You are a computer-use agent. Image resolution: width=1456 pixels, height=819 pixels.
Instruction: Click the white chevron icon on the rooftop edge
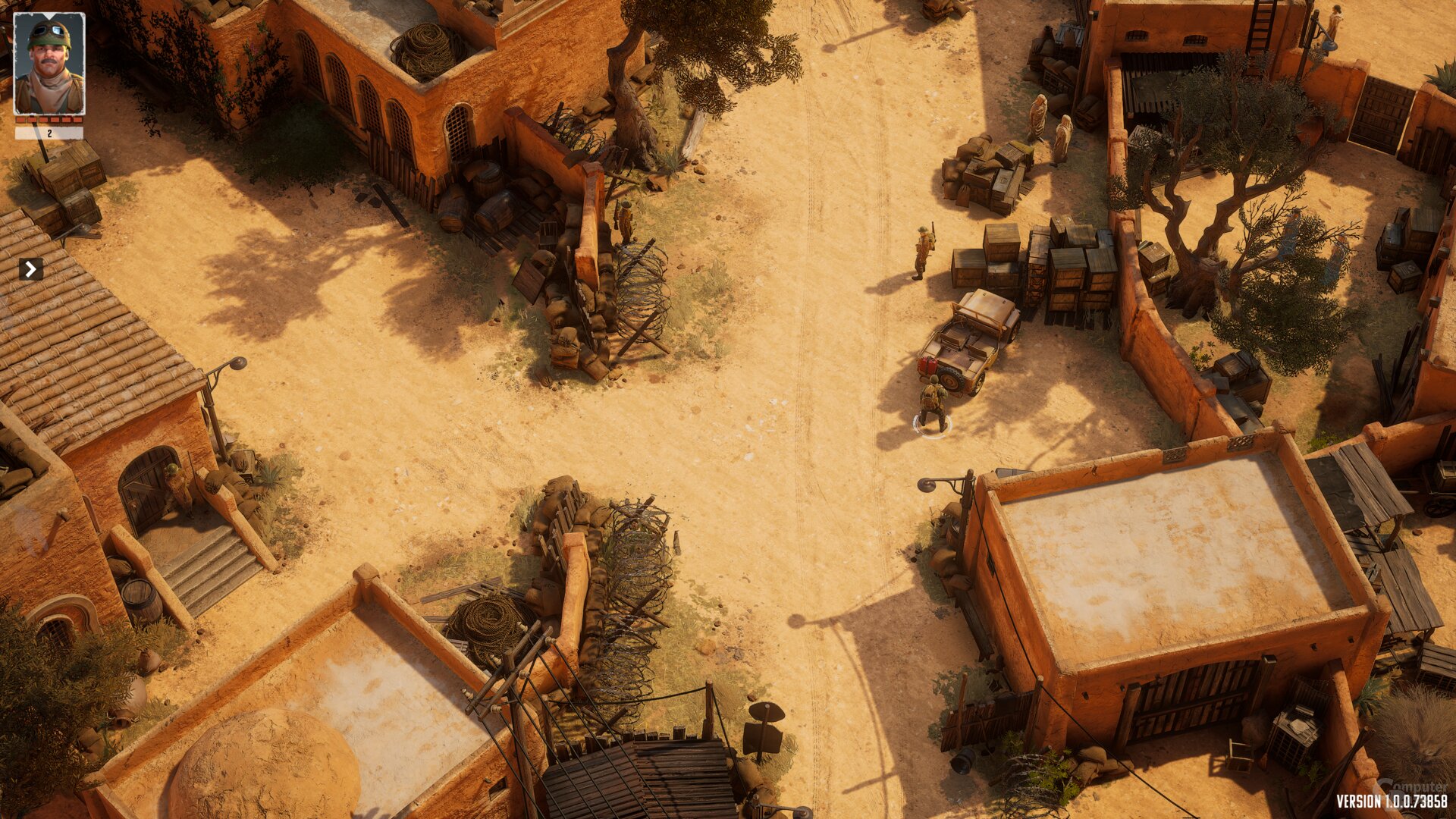[30, 268]
